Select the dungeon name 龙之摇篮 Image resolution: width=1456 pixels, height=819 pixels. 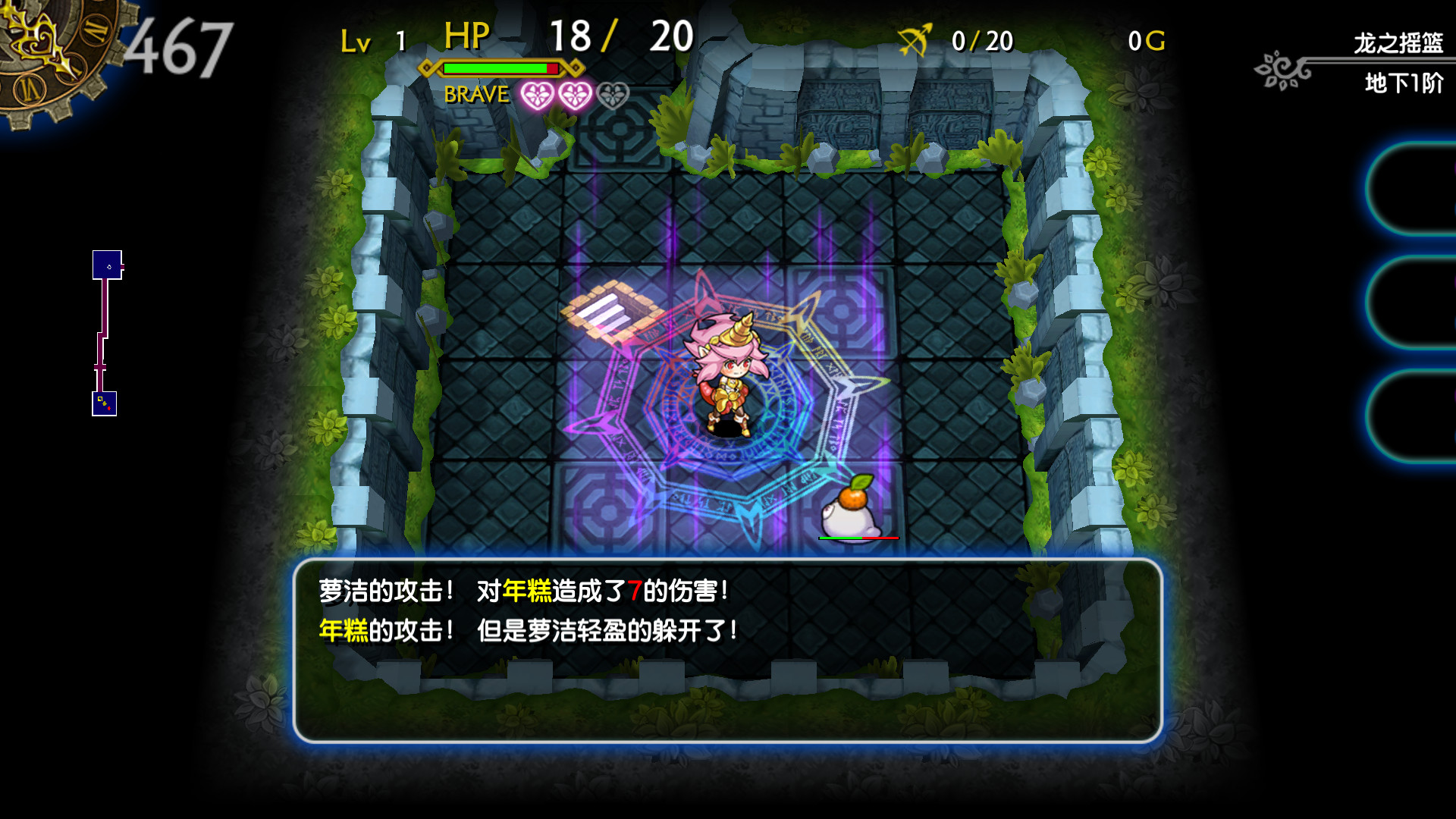tap(1399, 42)
